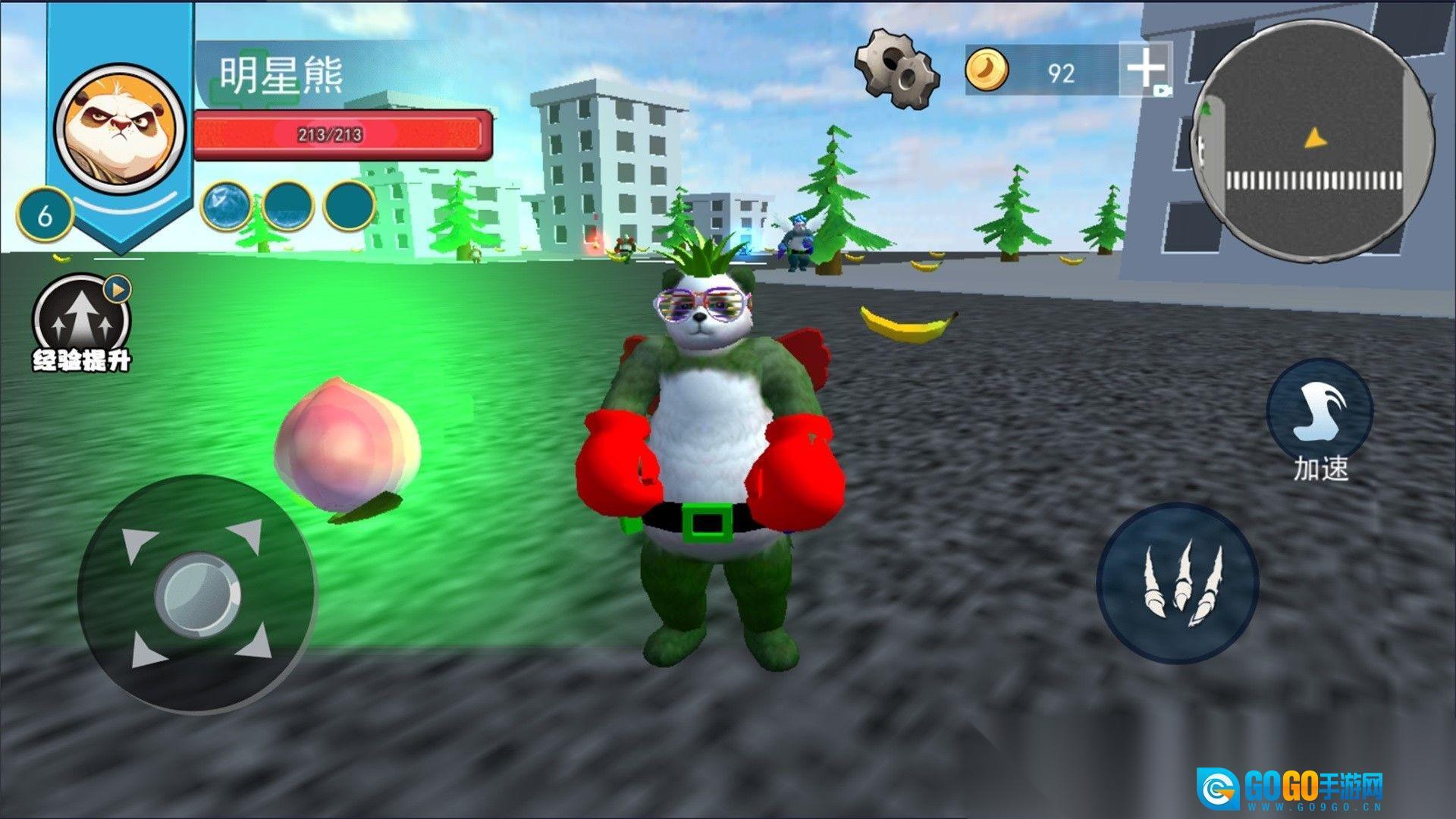
Task: Activate the first blue skill orb
Action: click(227, 206)
